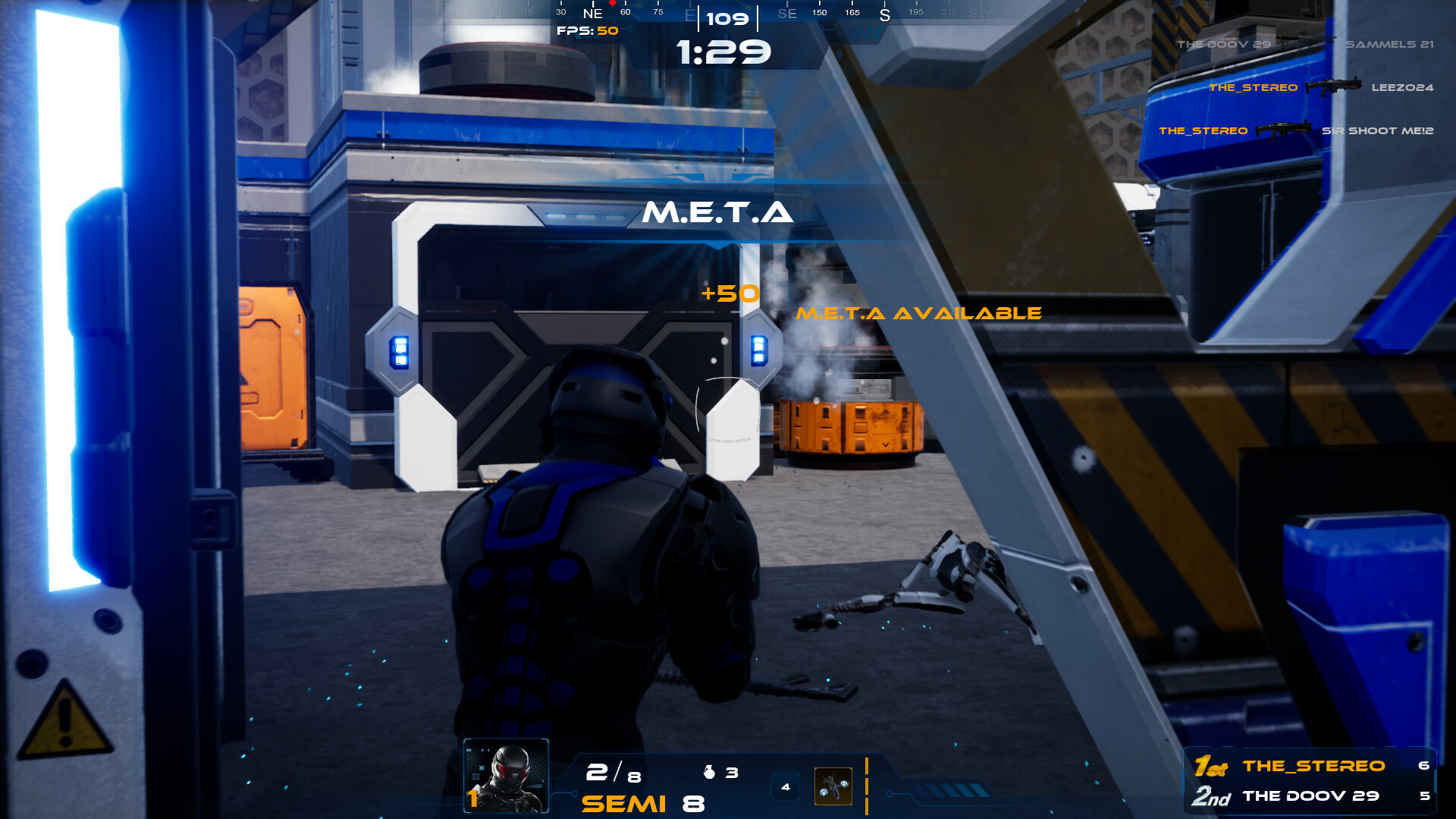Viewport: 1456px width, 819px height.
Task: Click the rifle icon beside THE_STEREO and LEEZO24
Action: click(x=1334, y=87)
